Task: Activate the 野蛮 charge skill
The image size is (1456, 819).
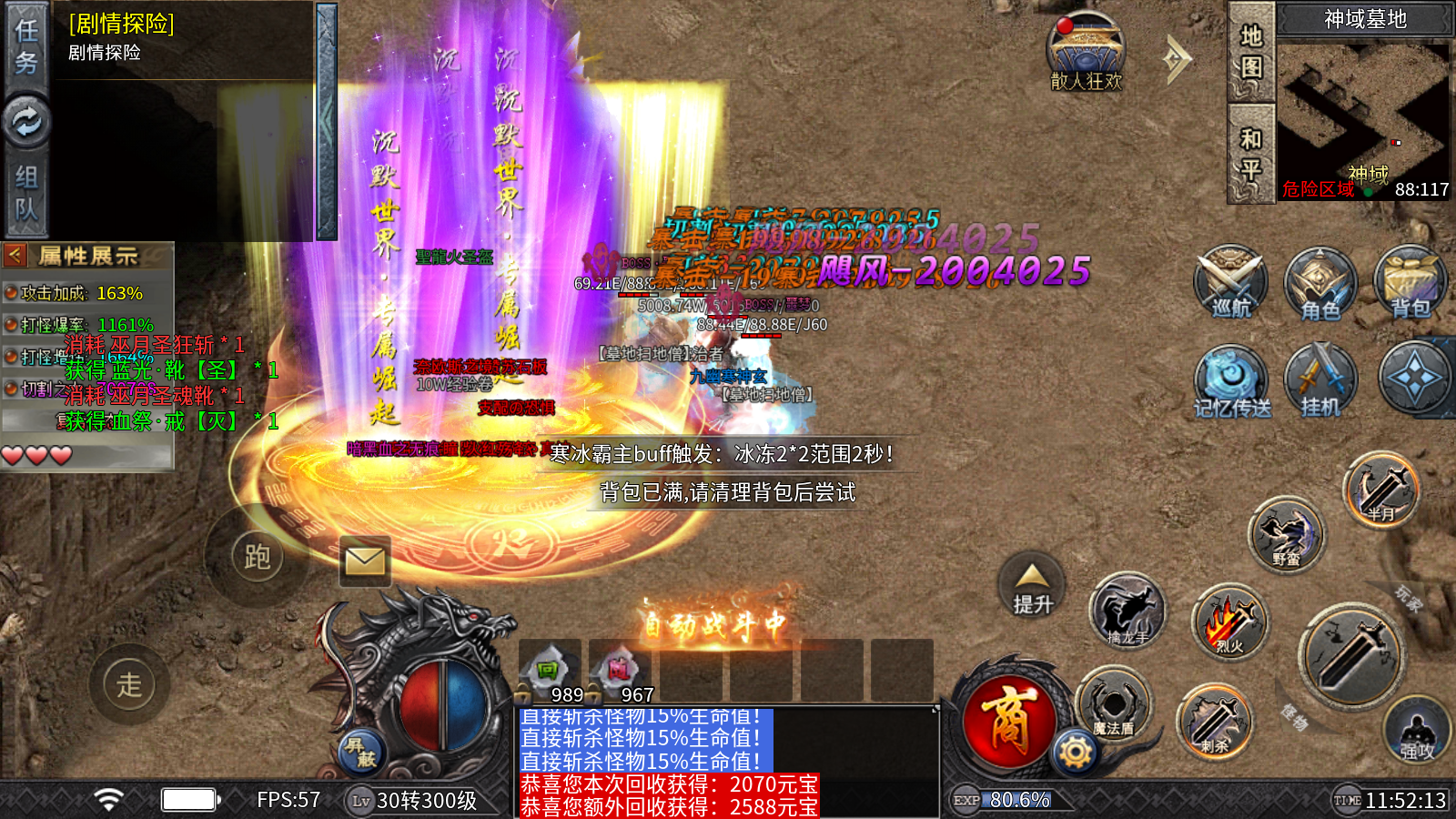Action: pos(1286,534)
